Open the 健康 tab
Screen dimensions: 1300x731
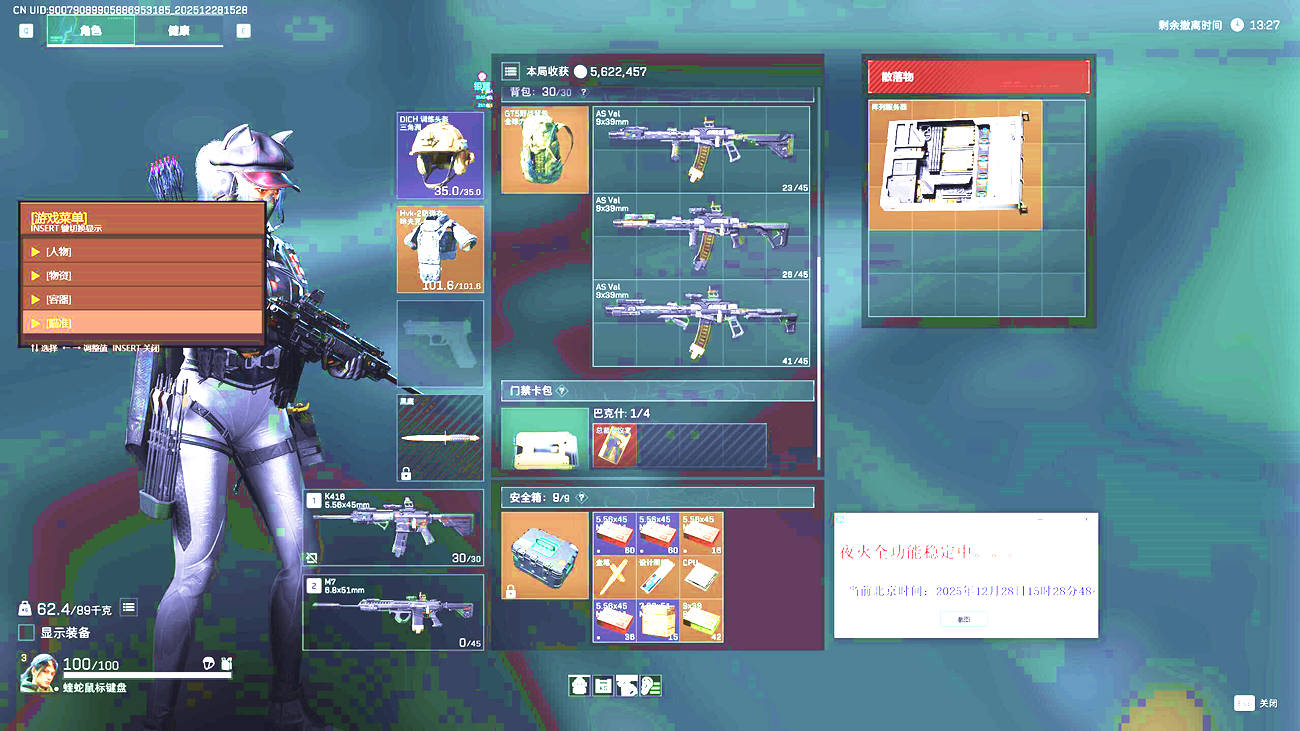[179, 31]
